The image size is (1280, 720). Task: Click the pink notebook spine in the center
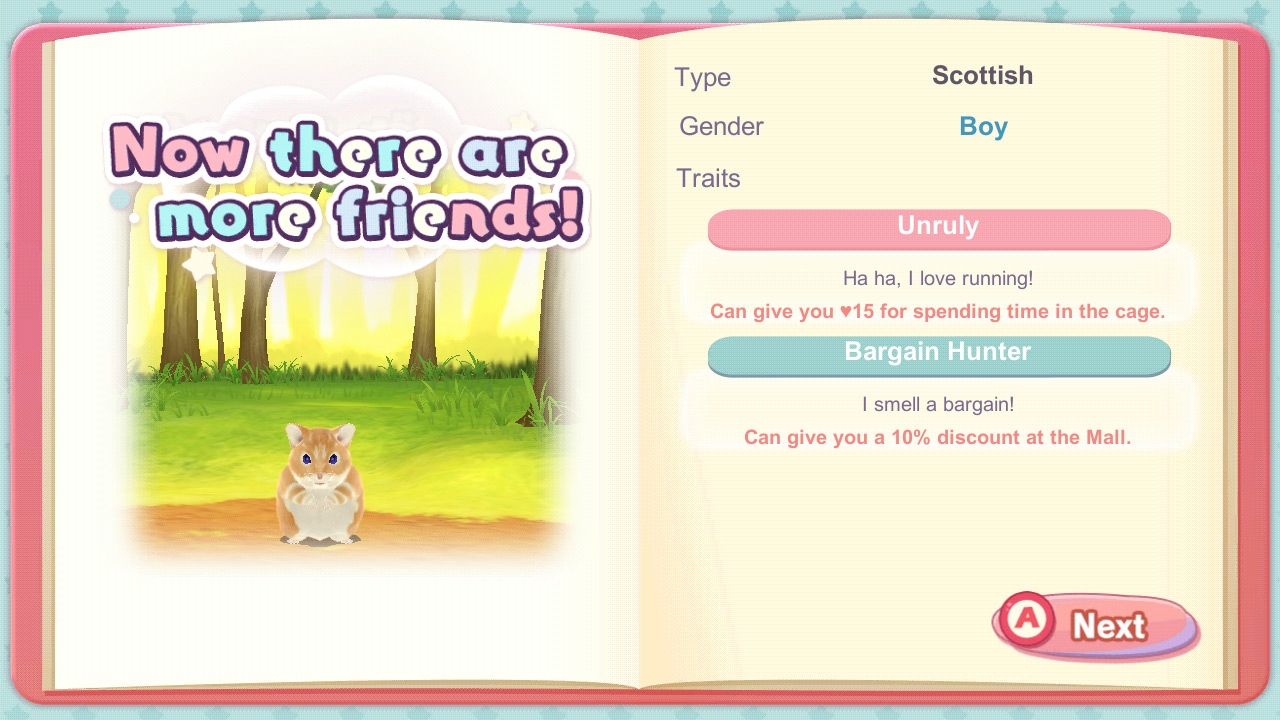point(640,360)
